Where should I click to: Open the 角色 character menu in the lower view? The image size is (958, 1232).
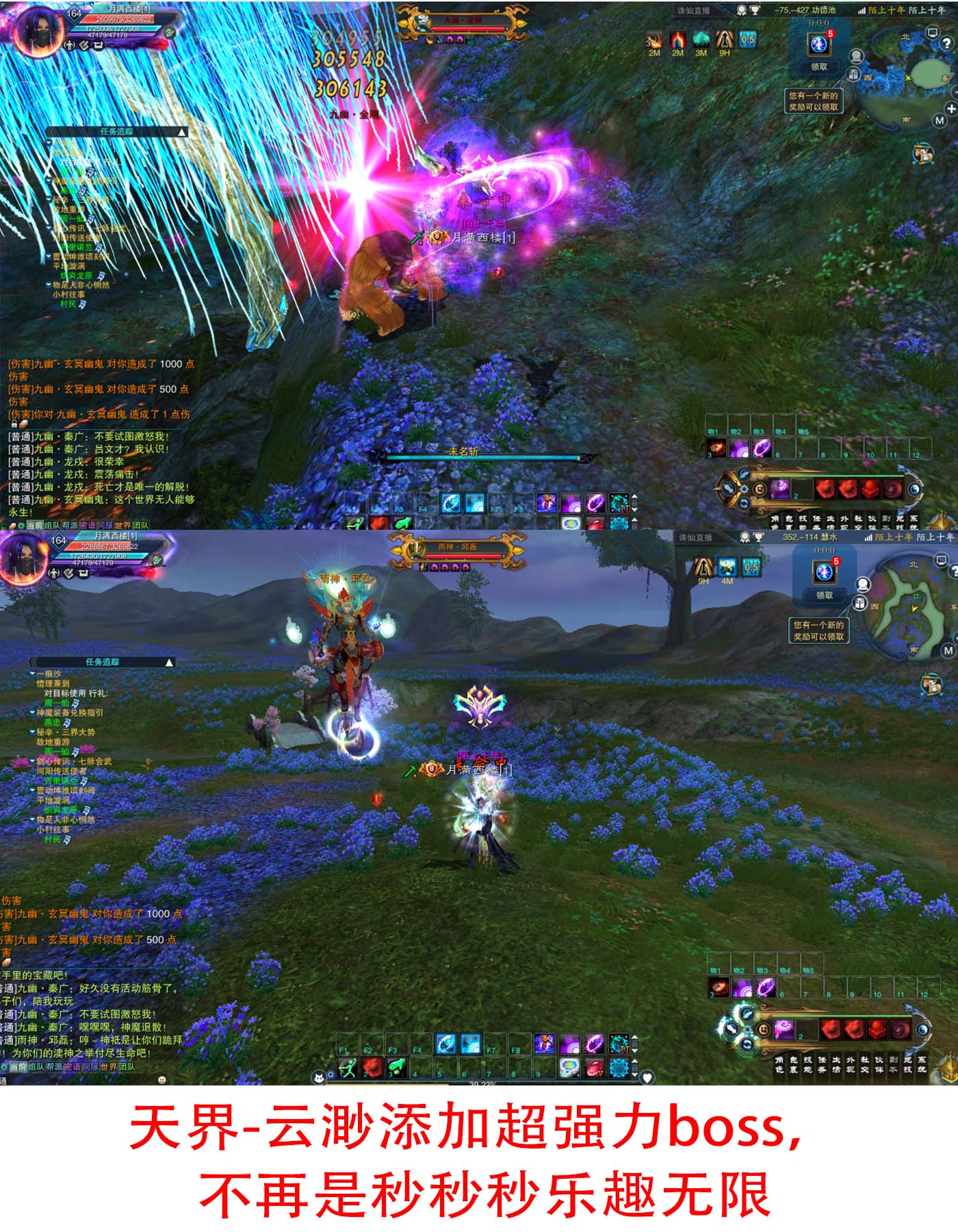(x=779, y=1064)
